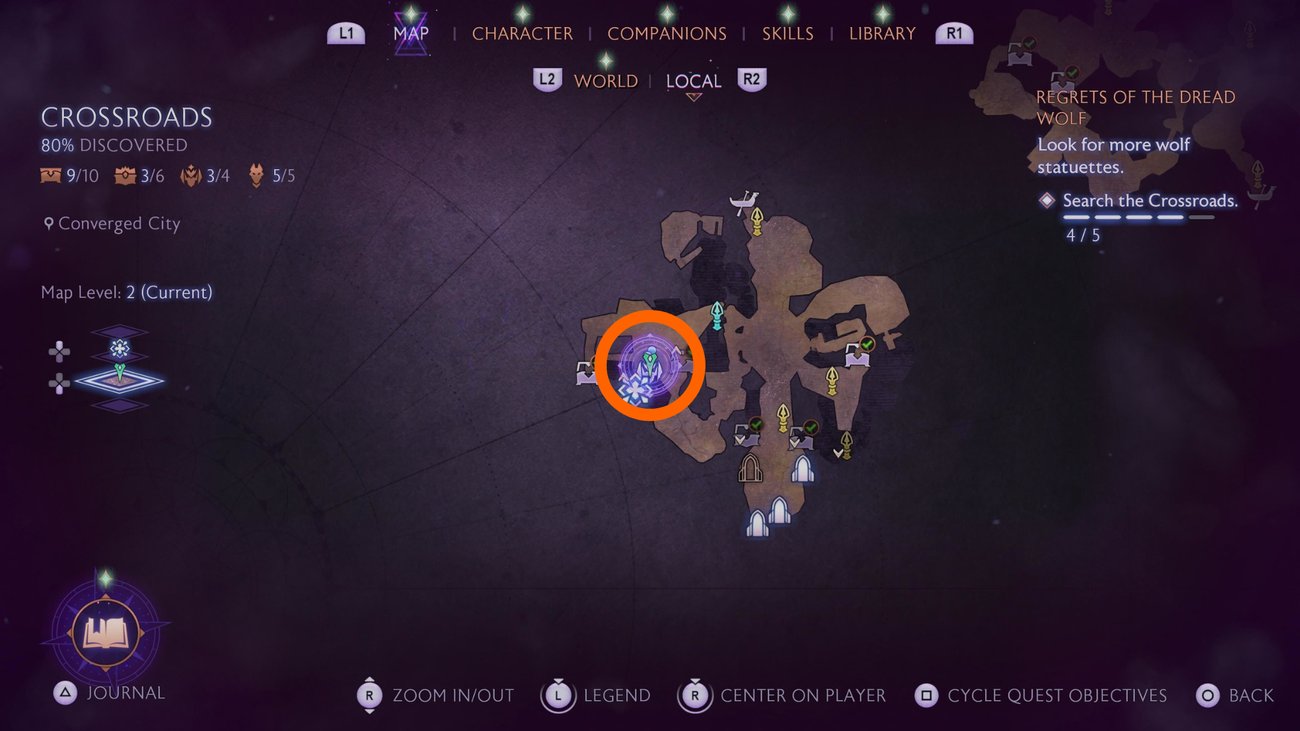Open the Regrets of the Dread Wolf quest
This screenshot has width=1300, height=731.
pyautogui.click(x=1135, y=107)
